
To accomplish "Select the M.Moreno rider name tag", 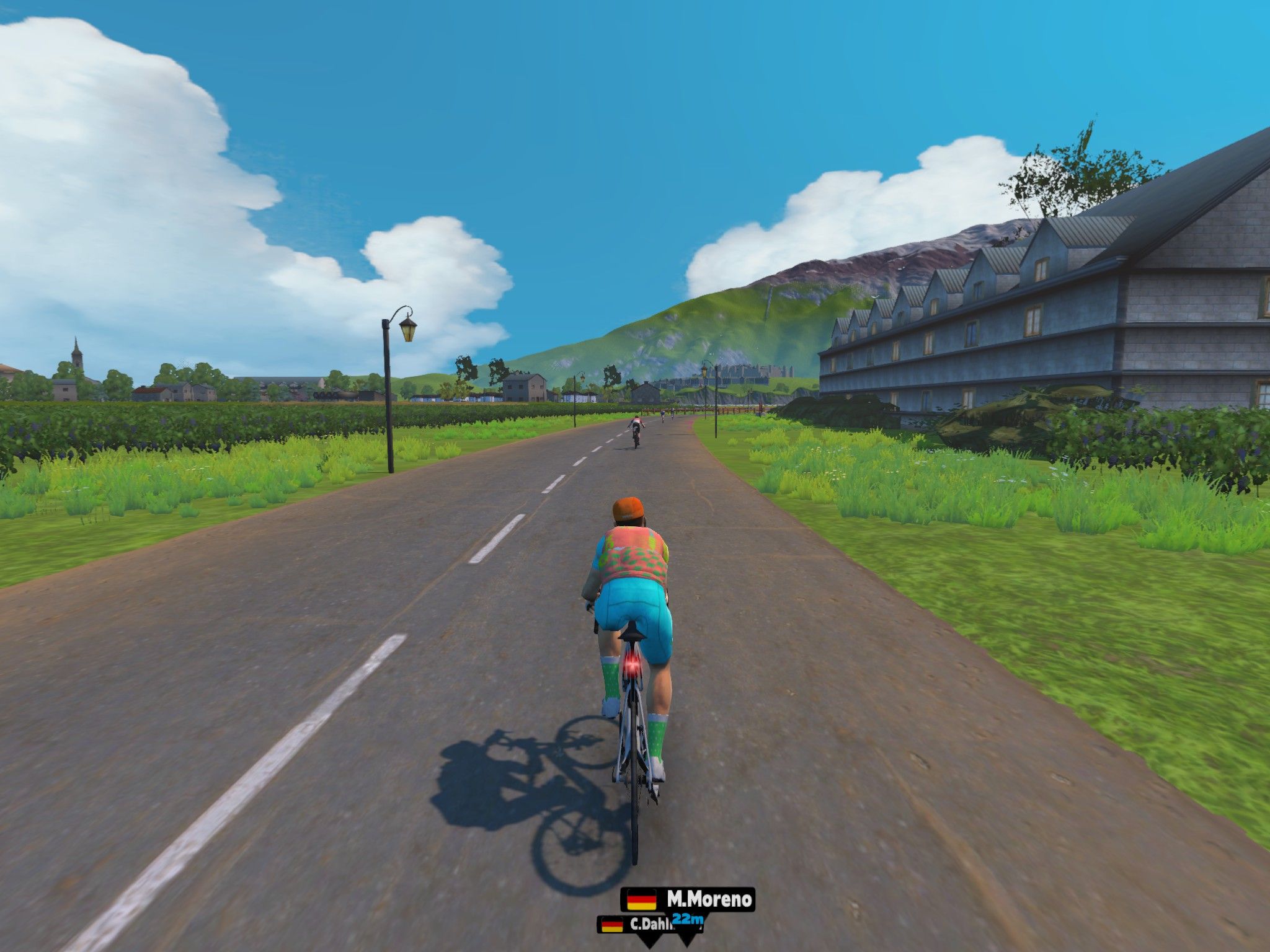I will coord(688,899).
